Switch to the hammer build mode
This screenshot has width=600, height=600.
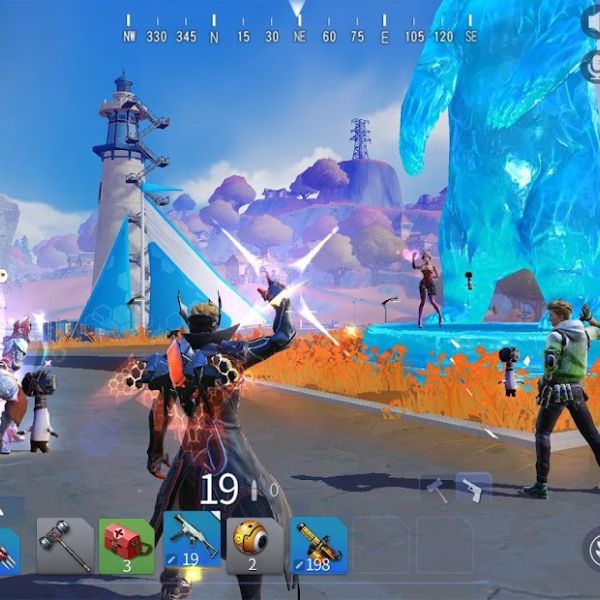pos(436,489)
